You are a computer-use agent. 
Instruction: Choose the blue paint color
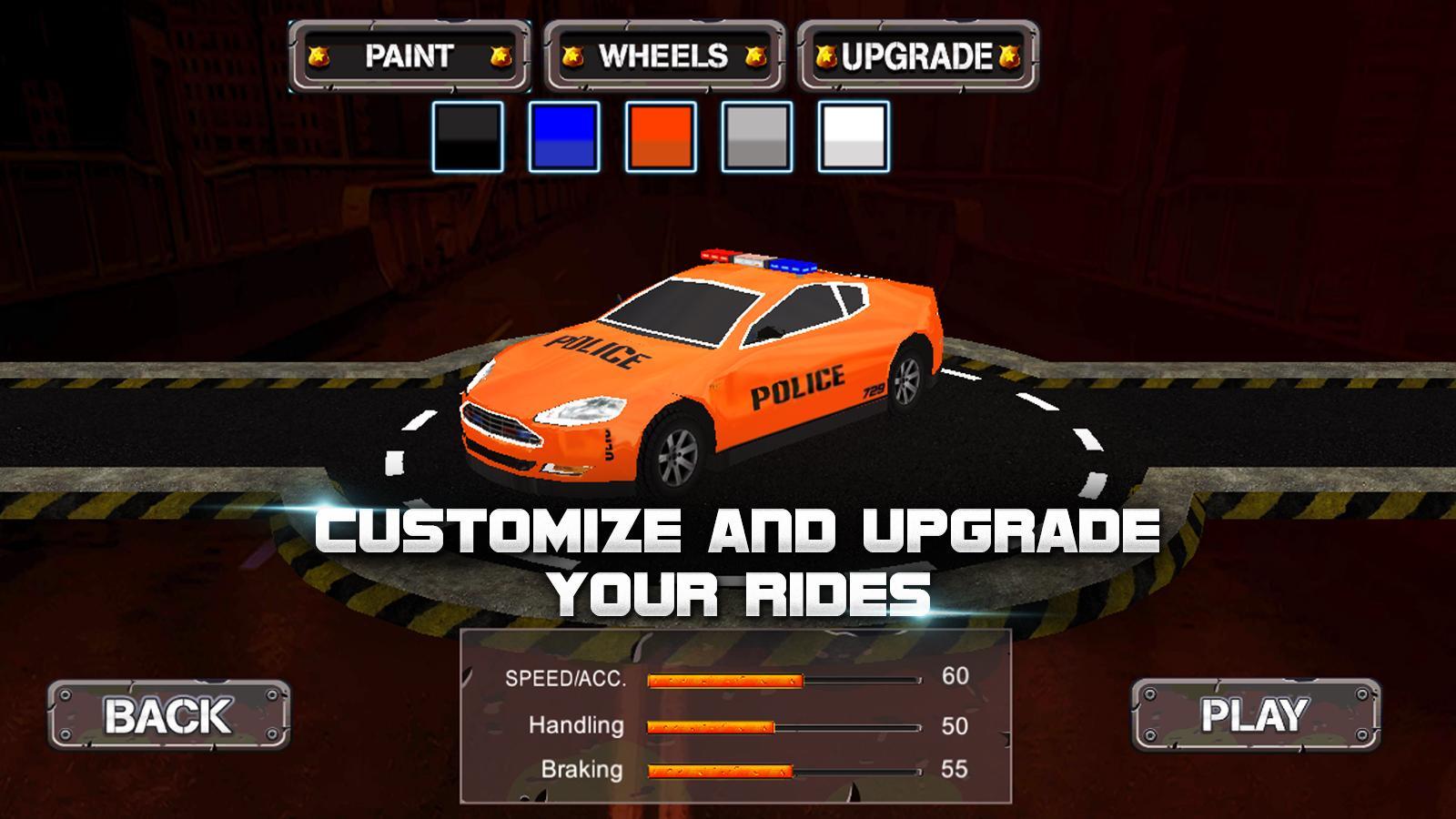tap(562, 138)
